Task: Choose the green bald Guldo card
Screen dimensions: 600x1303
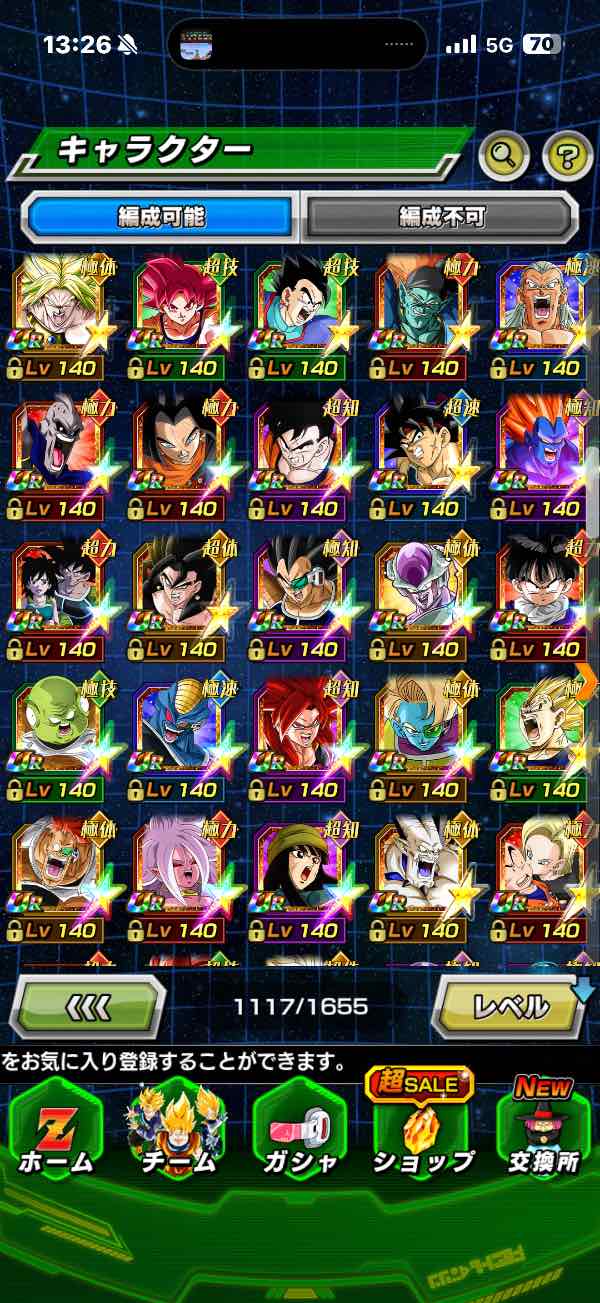Action: (x=57, y=728)
